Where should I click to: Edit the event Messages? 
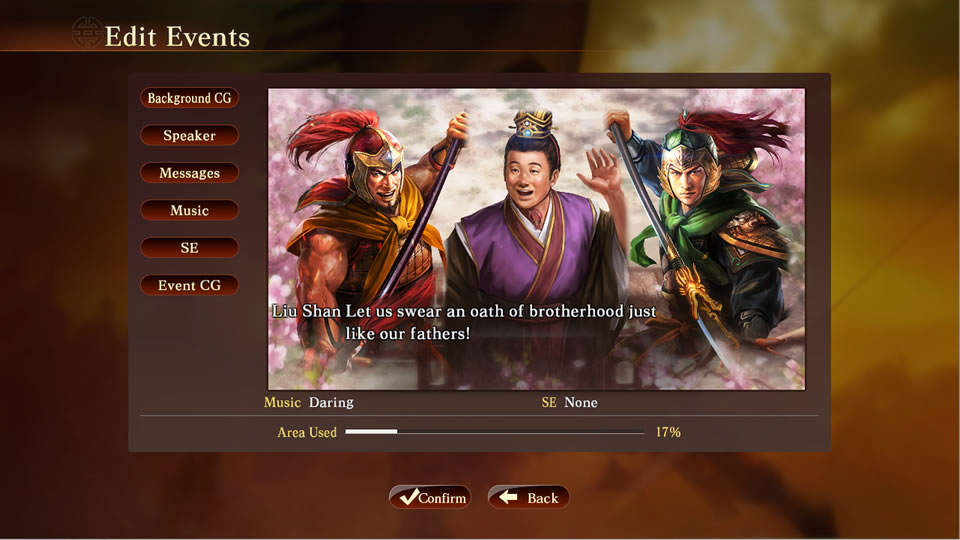click(189, 173)
